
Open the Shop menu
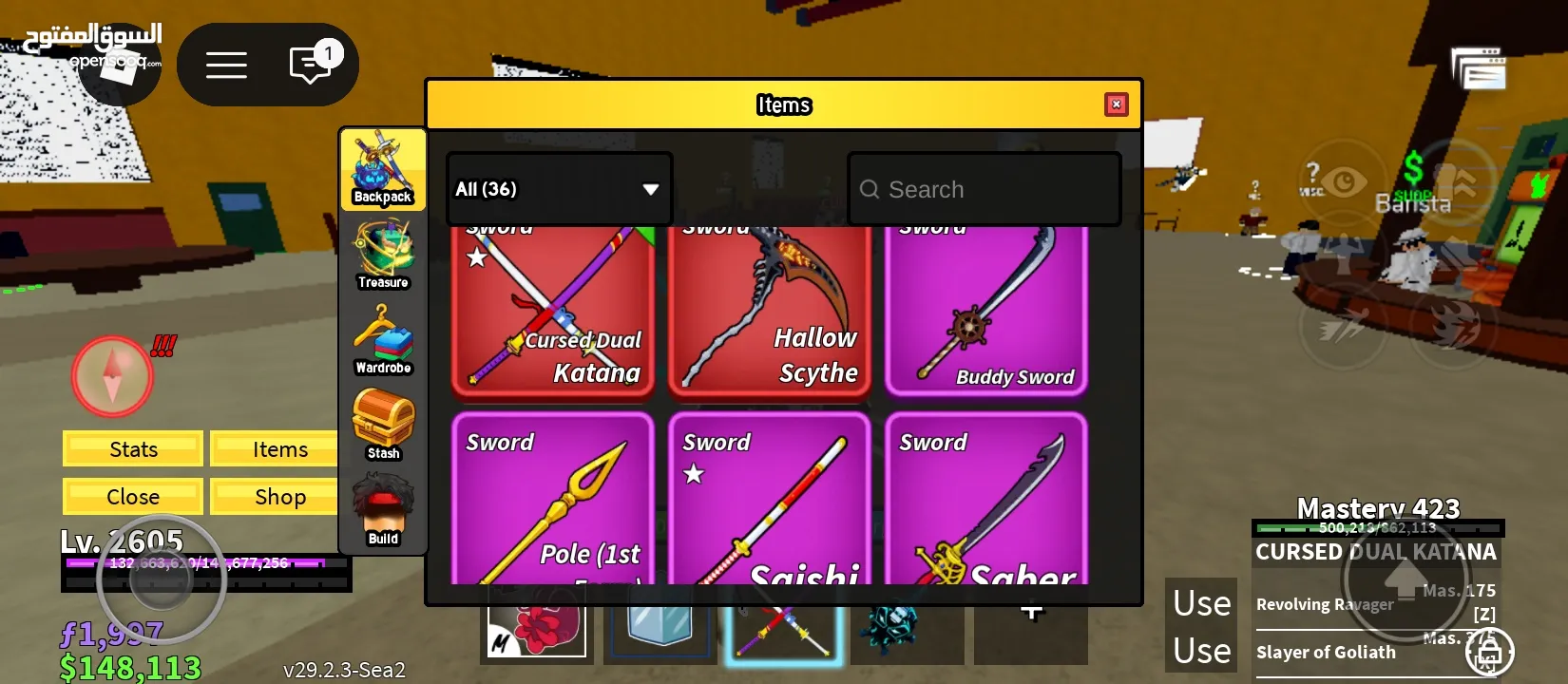[x=279, y=497]
